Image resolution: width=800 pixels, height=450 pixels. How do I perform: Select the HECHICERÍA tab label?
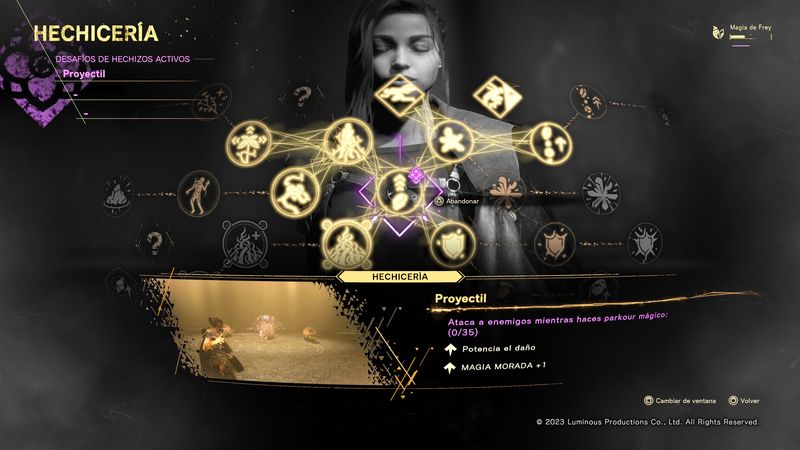click(400, 275)
